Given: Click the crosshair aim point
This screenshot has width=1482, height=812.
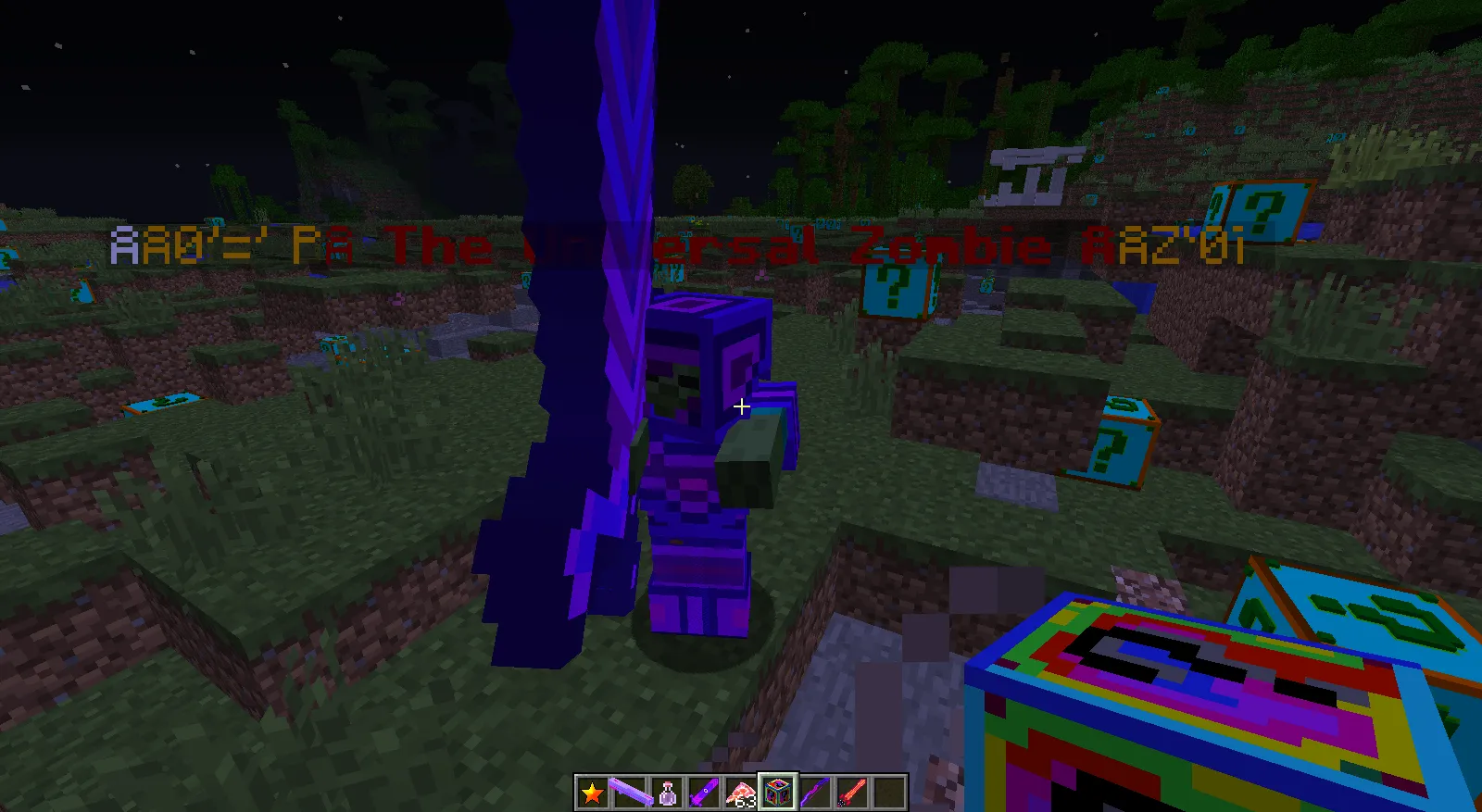Looking at the screenshot, I should 742,406.
